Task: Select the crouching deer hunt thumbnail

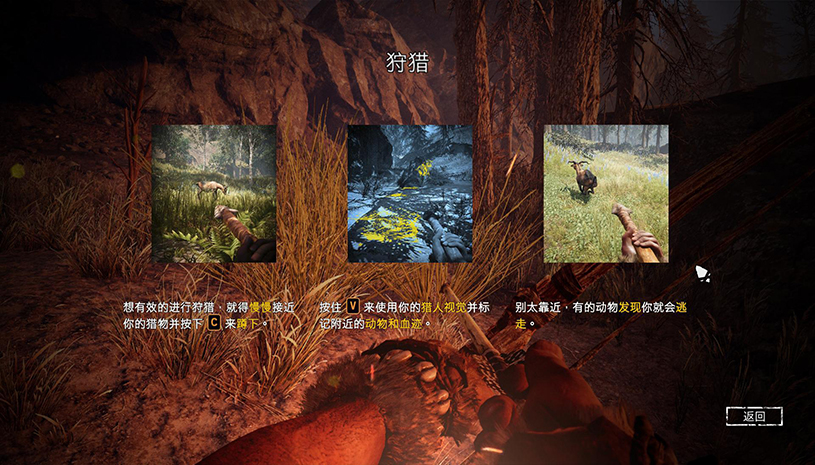Action: (214, 194)
